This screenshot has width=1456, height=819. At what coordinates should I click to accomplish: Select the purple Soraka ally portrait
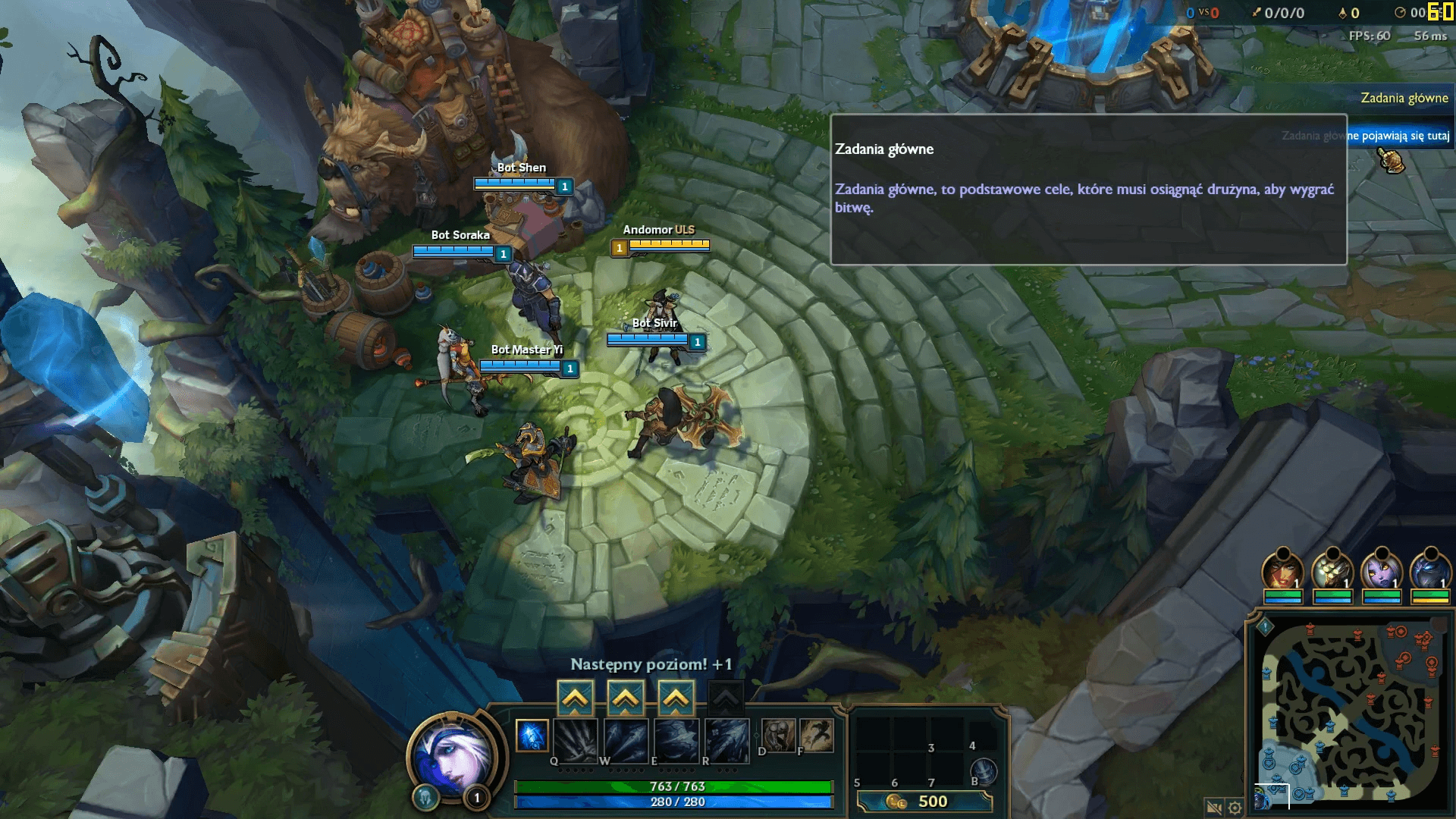tap(1381, 572)
